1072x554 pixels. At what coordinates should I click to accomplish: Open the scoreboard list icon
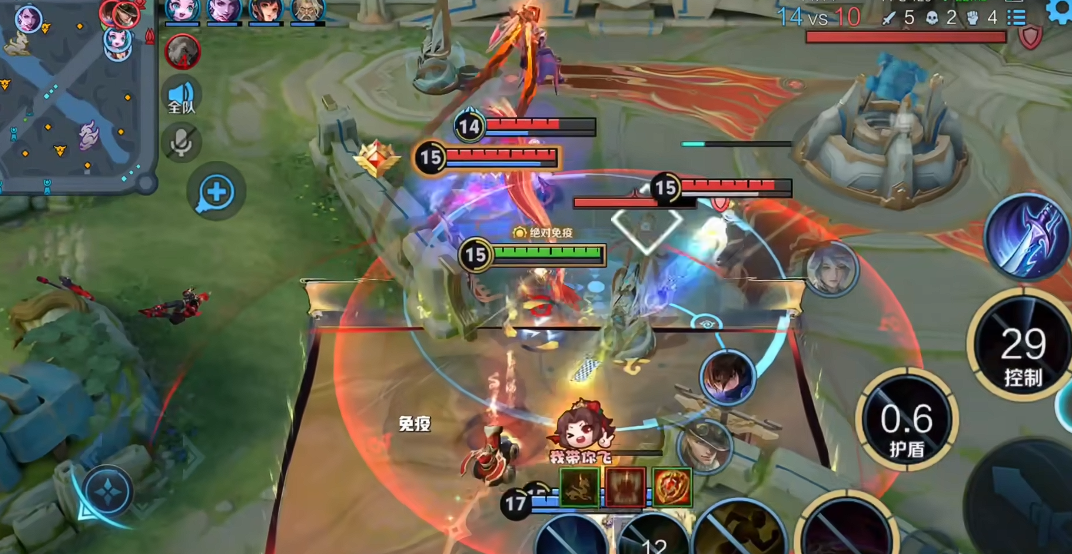1017,17
